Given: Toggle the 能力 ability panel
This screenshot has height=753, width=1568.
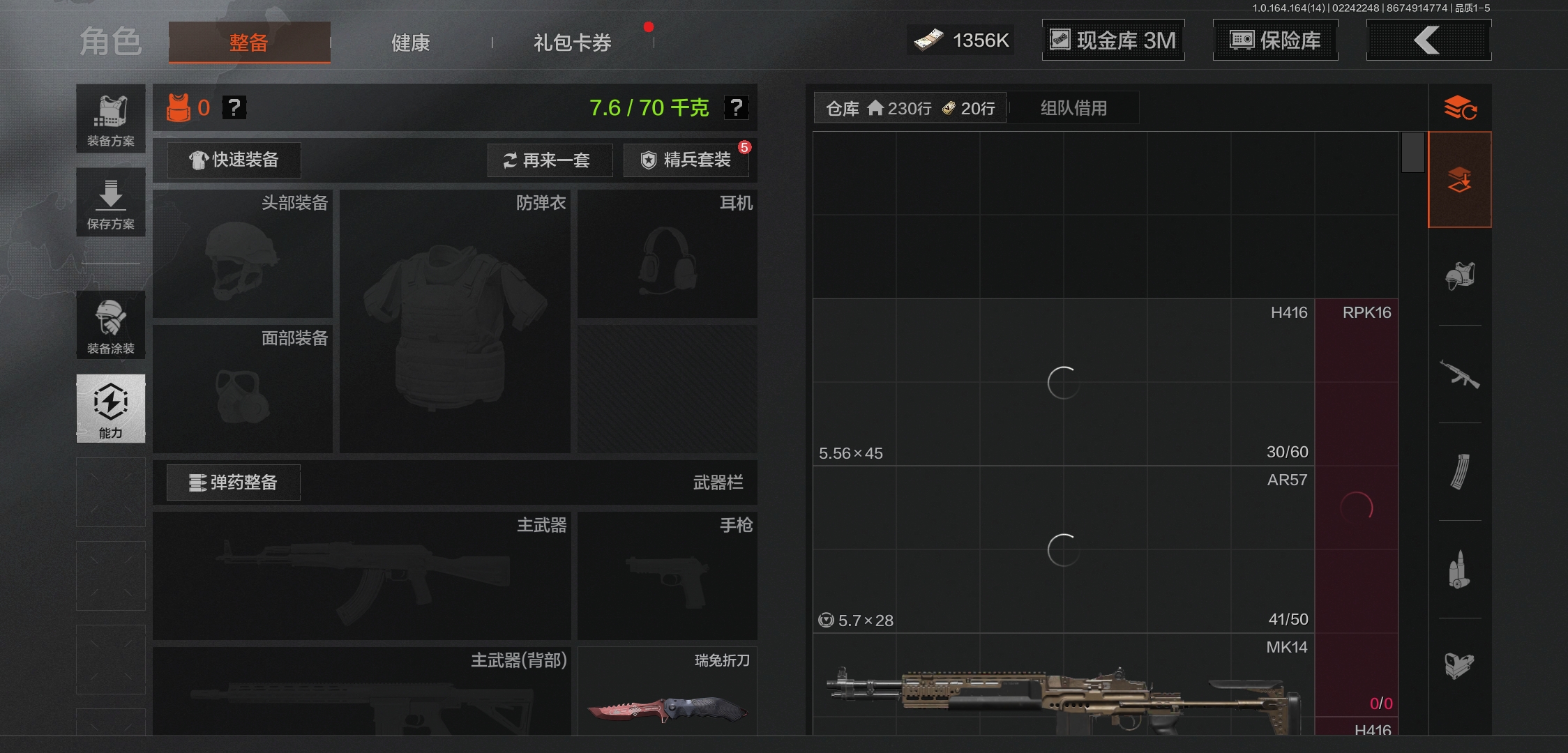Looking at the screenshot, I should tap(110, 410).
